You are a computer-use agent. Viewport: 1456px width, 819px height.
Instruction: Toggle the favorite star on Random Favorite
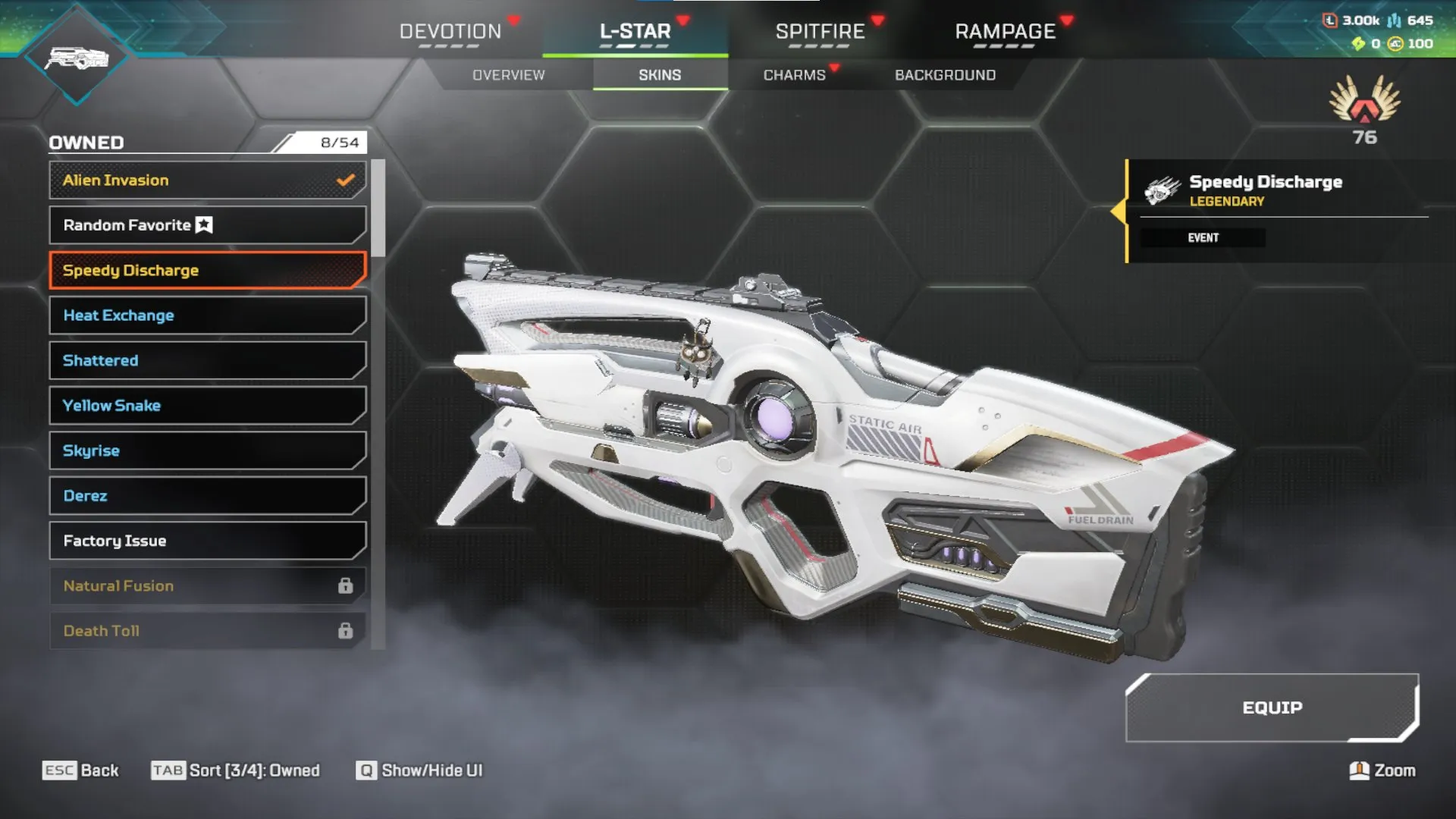coord(202,224)
